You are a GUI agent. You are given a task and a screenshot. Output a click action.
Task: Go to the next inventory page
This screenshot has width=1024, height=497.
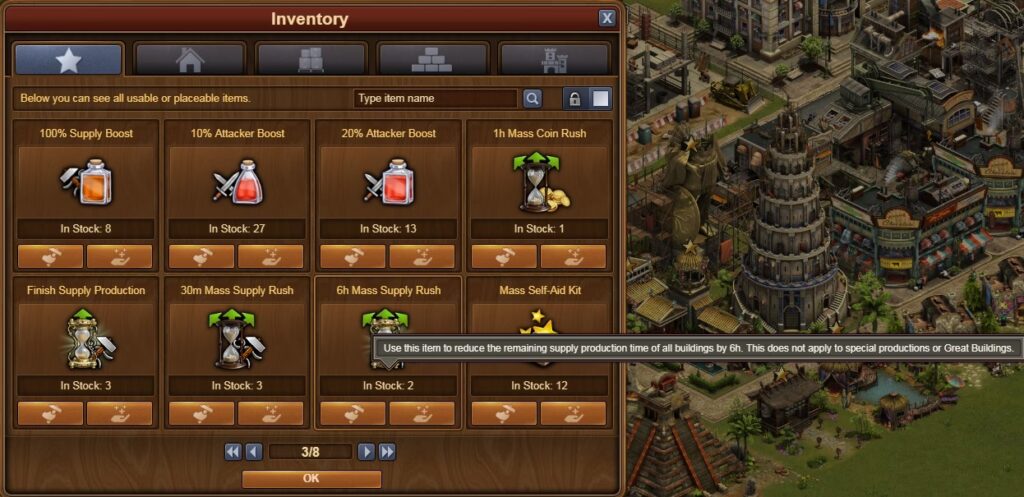pyautogui.click(x=367, y=452)
